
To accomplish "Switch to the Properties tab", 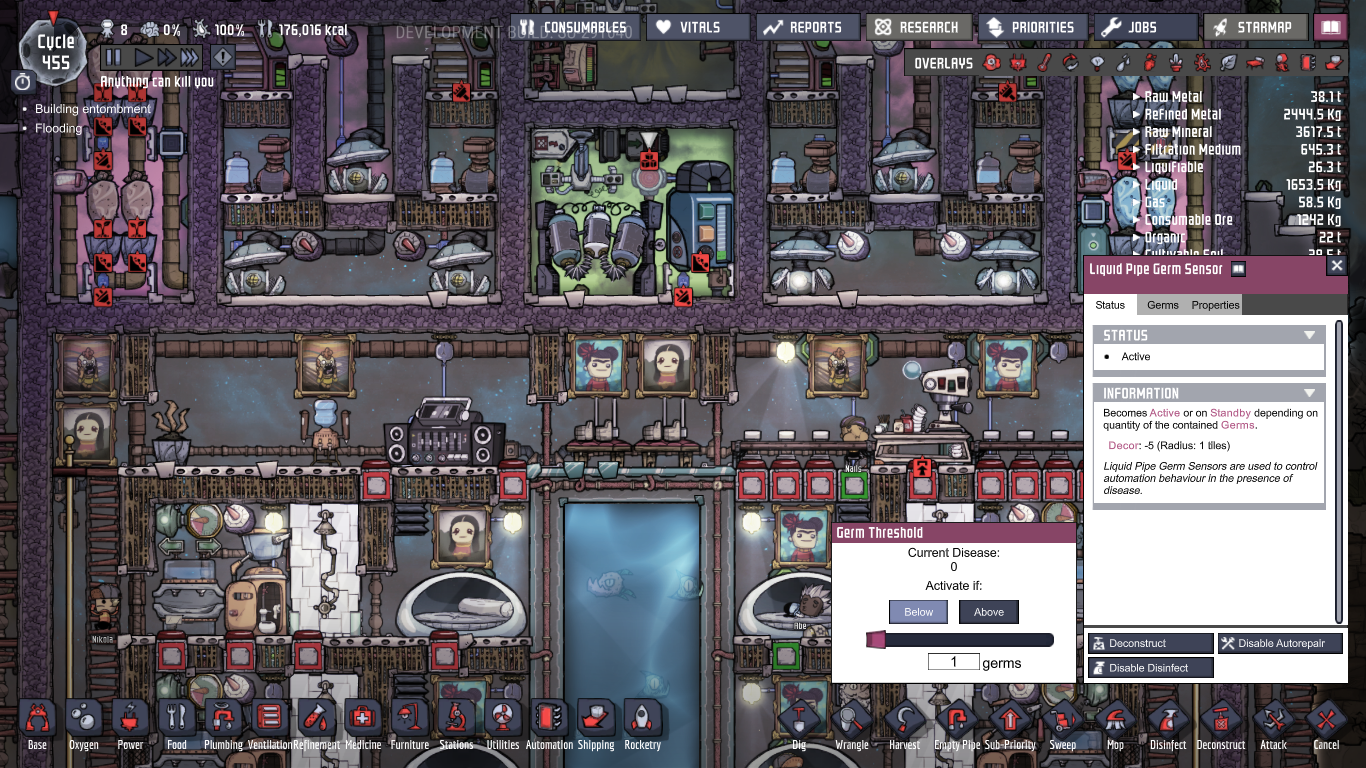I will pyautogui.click(x=1215, y=305).
